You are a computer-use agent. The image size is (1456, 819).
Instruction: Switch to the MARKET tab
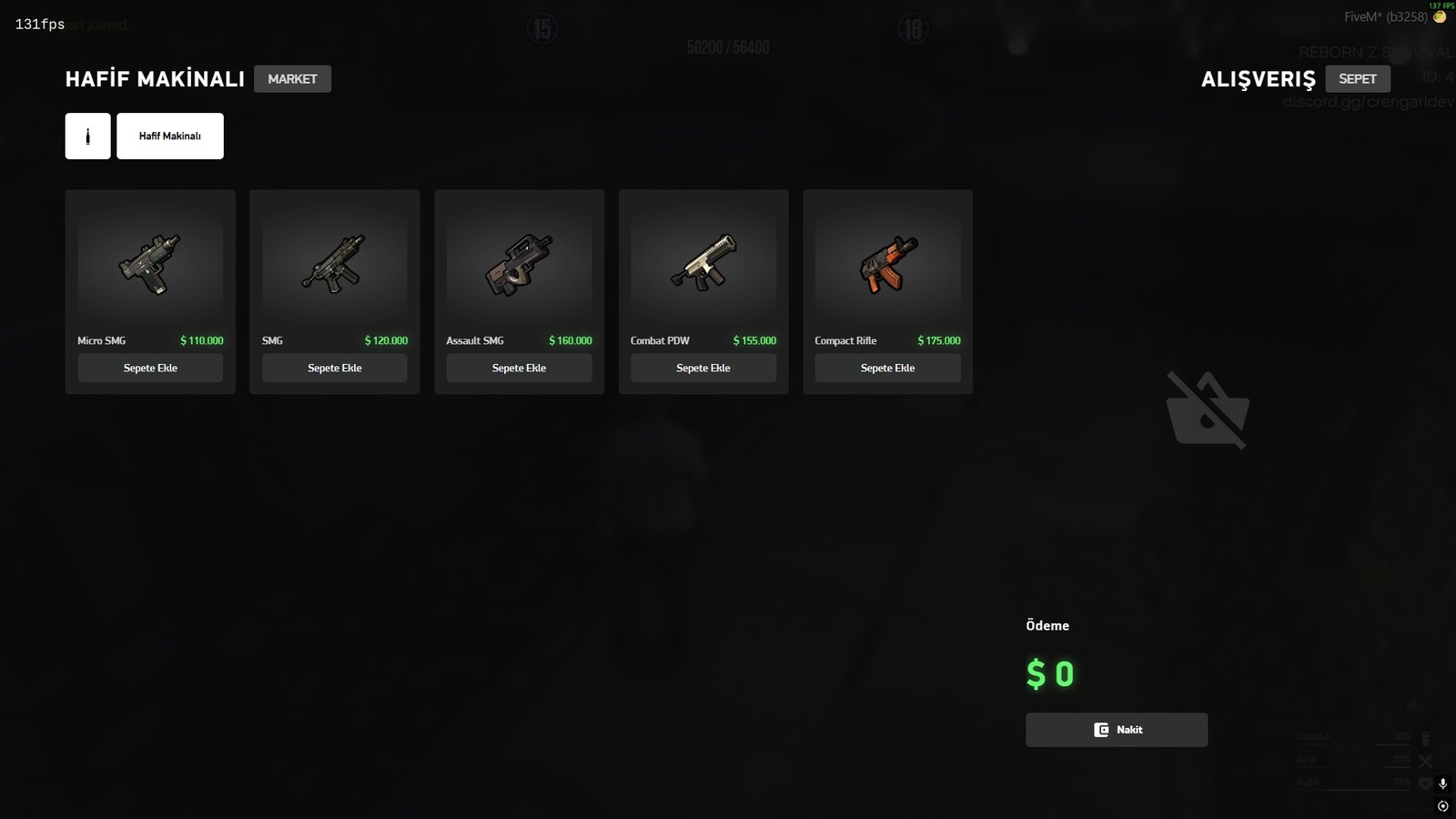point(292,78)
